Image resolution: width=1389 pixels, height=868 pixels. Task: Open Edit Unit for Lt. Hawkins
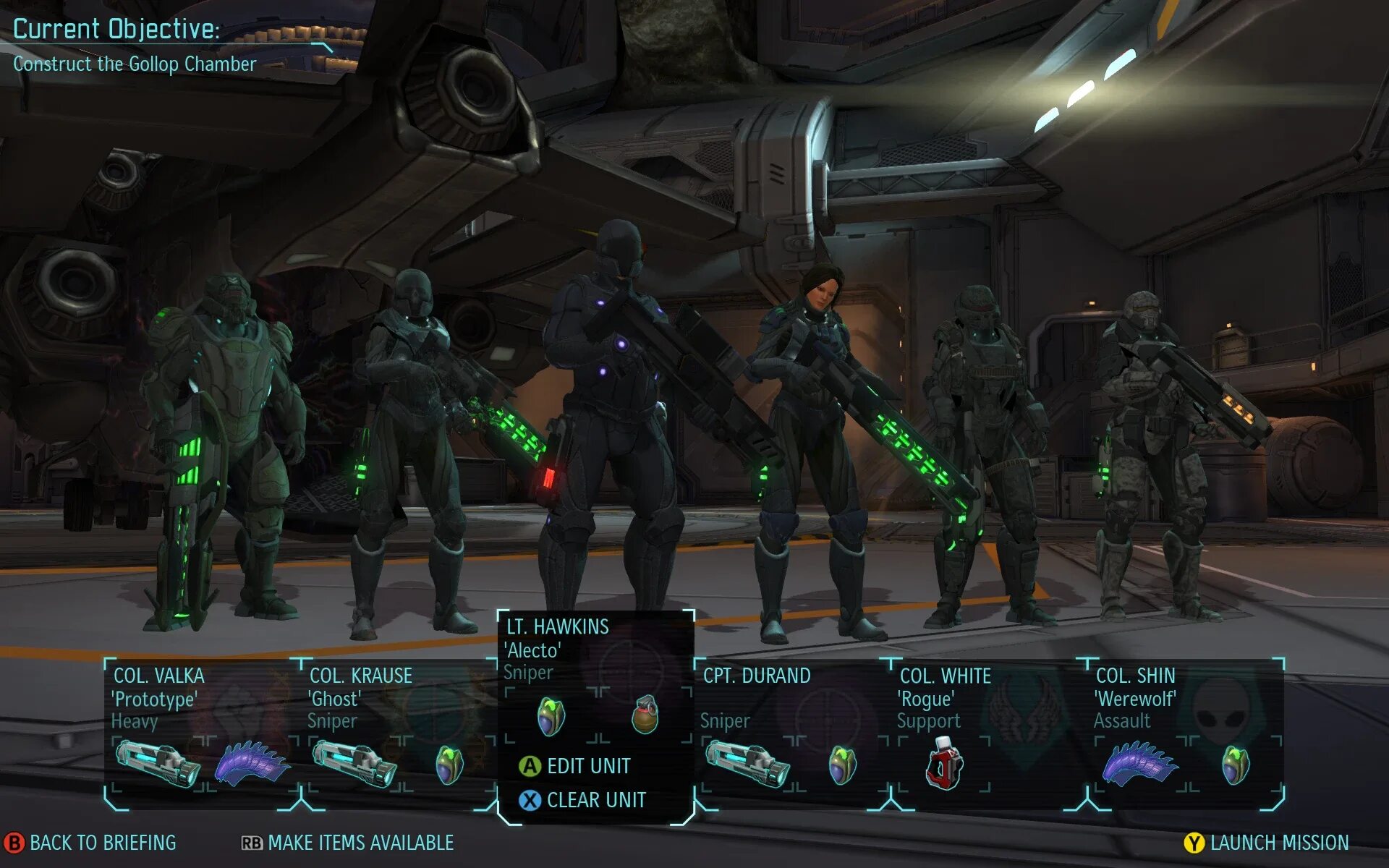pyautogui.click(x=575, y=766)
